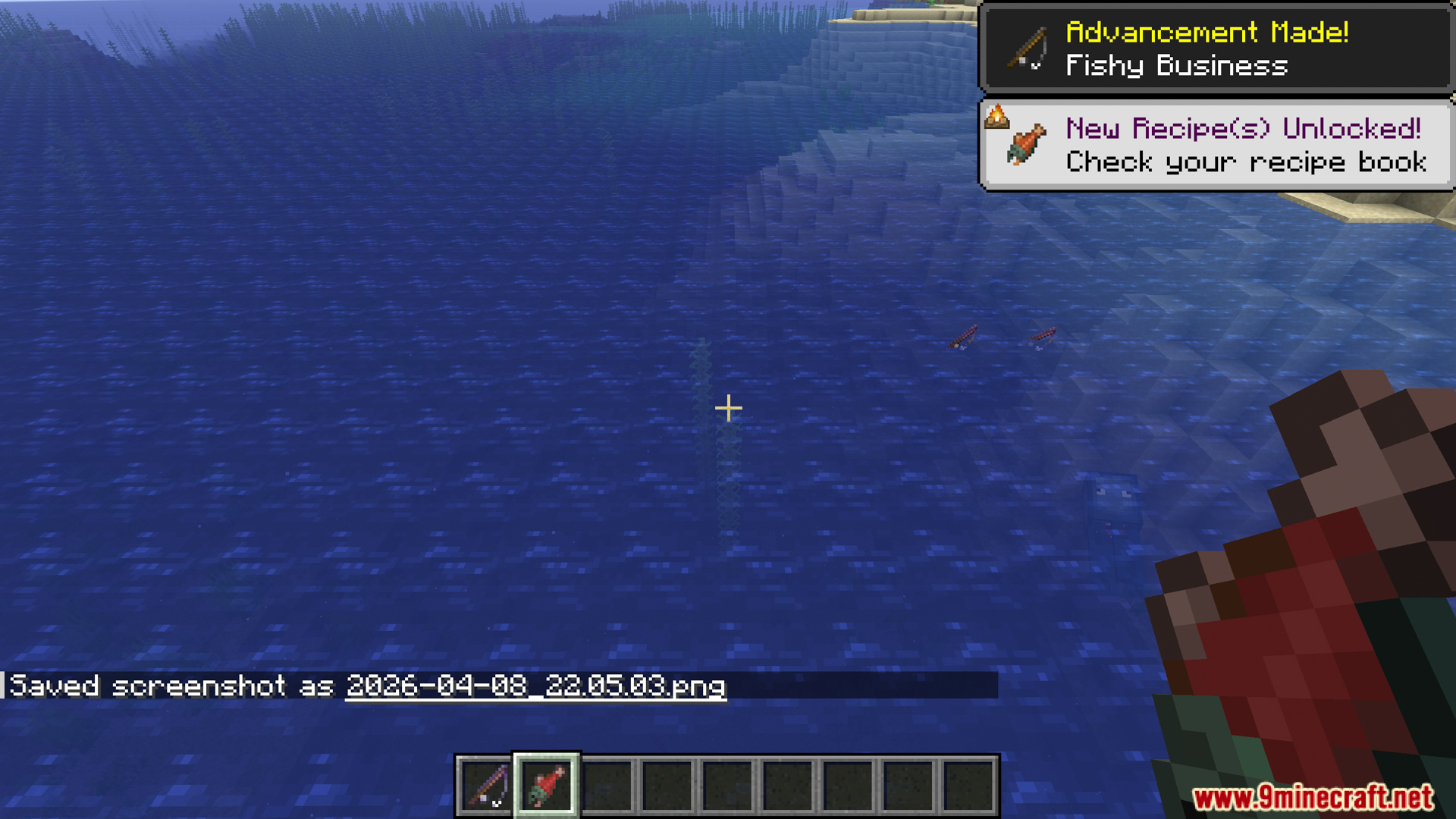Image resolution: width=1456 pixels, height=819 pixels.
Task: Click the crosshair at screen center
Action: click(728, 409)
